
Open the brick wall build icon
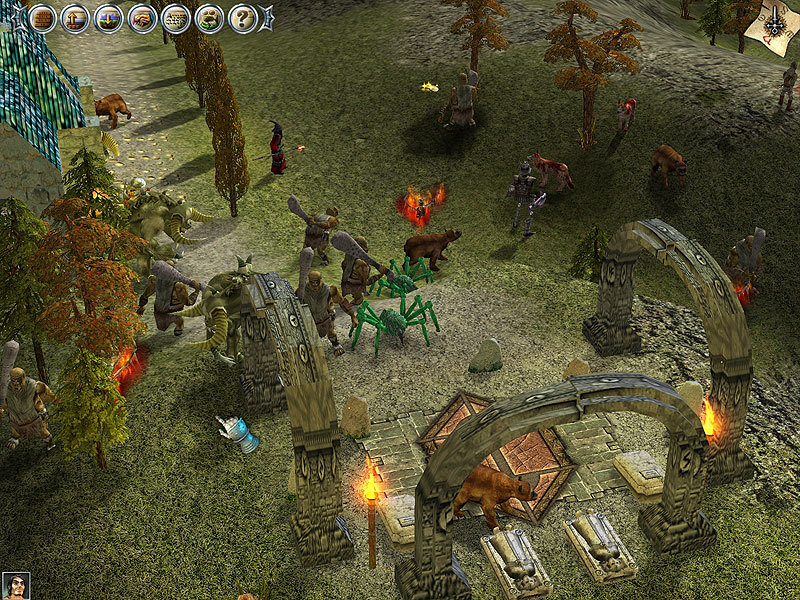click(x=42, y=18)
